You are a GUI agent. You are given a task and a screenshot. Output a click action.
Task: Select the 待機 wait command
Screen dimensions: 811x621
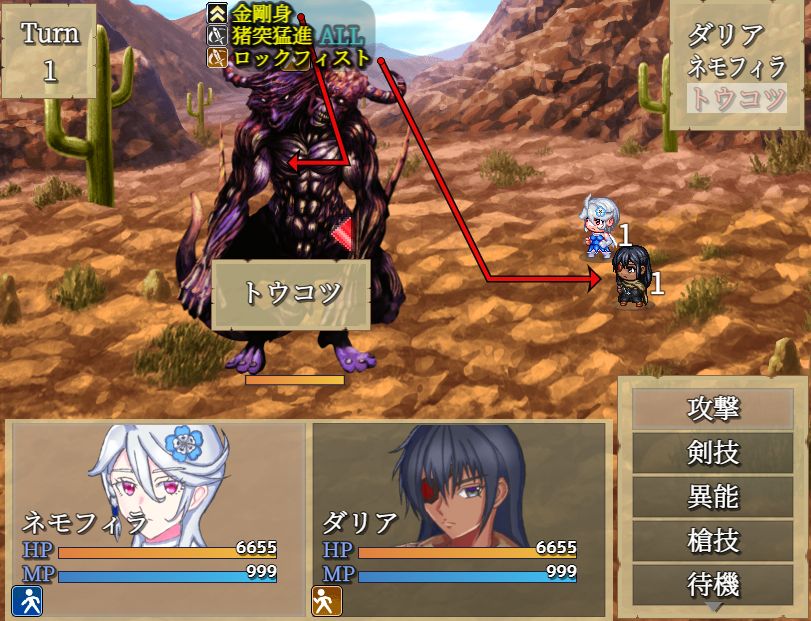point(713,583)
